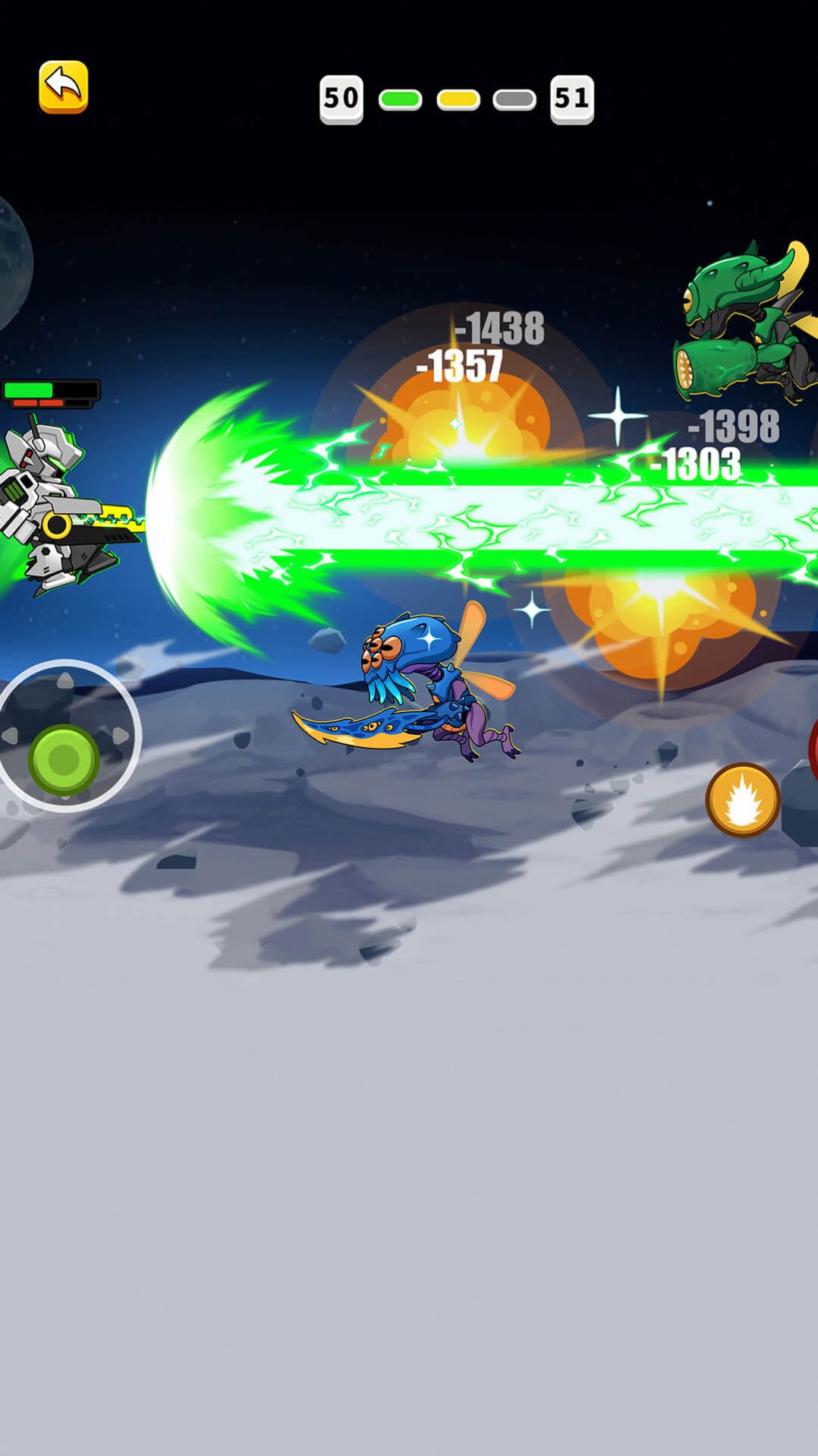818x1456 pixels.
Task: Click the yellow back arrow button
Action: pyautogui.click(x=64, y=87)
